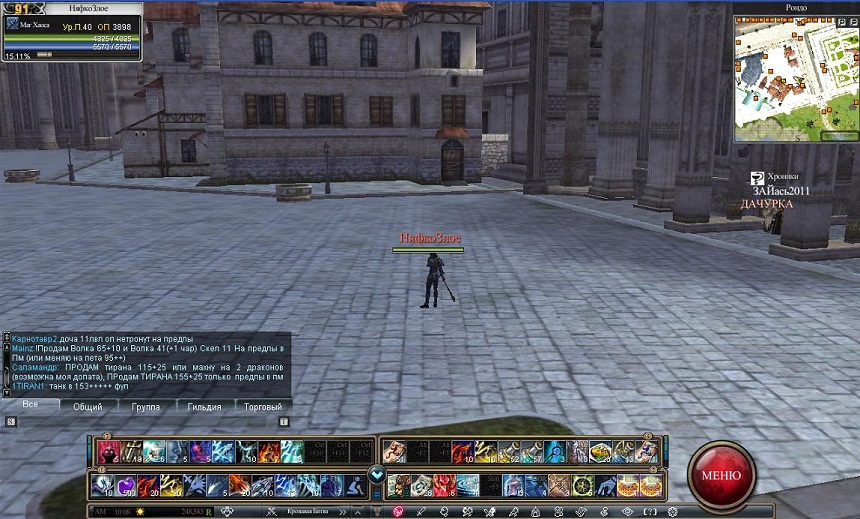
Task: Click the Хроники quest marker icon
Action: (758, 177)
